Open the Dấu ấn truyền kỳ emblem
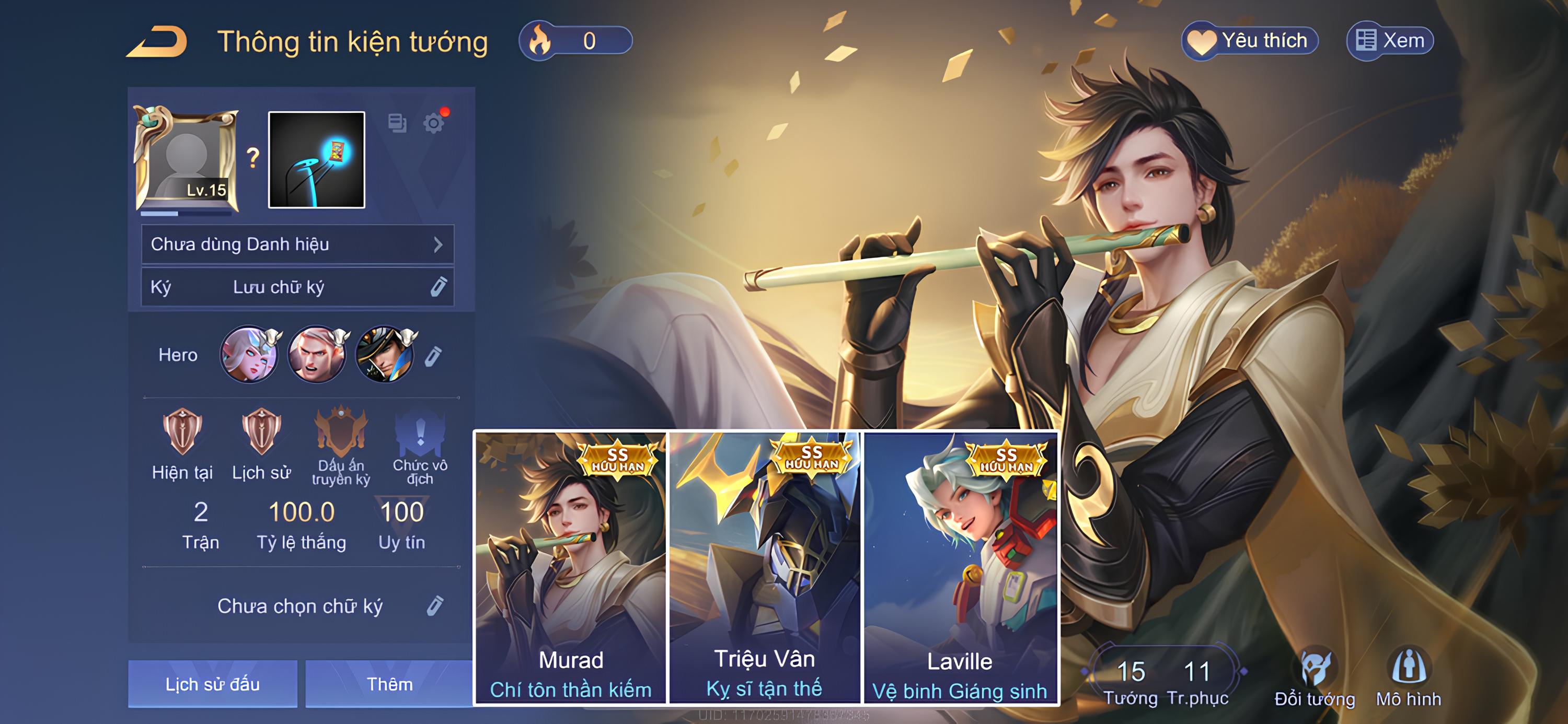Viewport: 1568px width, 724px height. [341, 433]
